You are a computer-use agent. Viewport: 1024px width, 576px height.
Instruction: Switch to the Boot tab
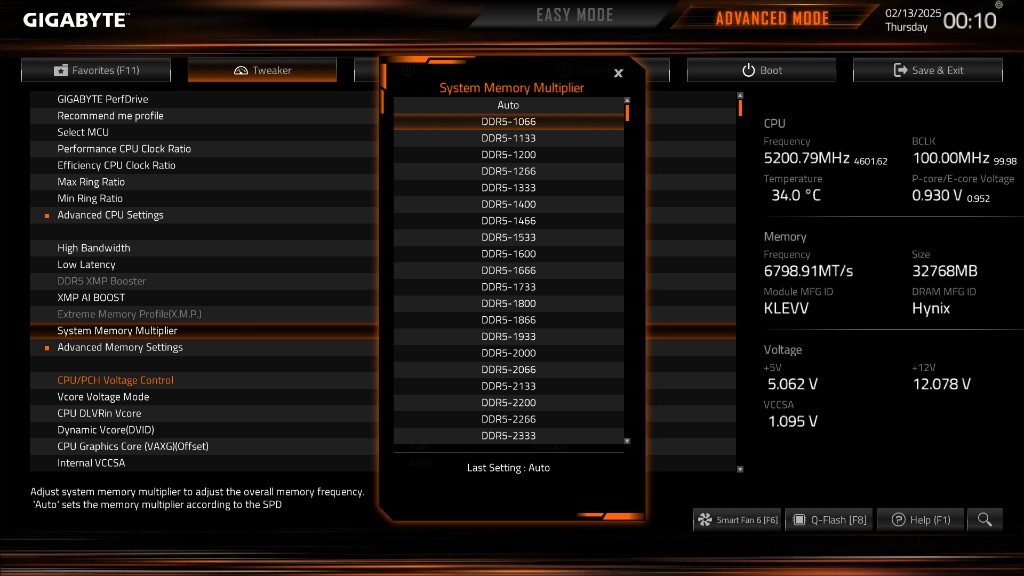point(761,70)
